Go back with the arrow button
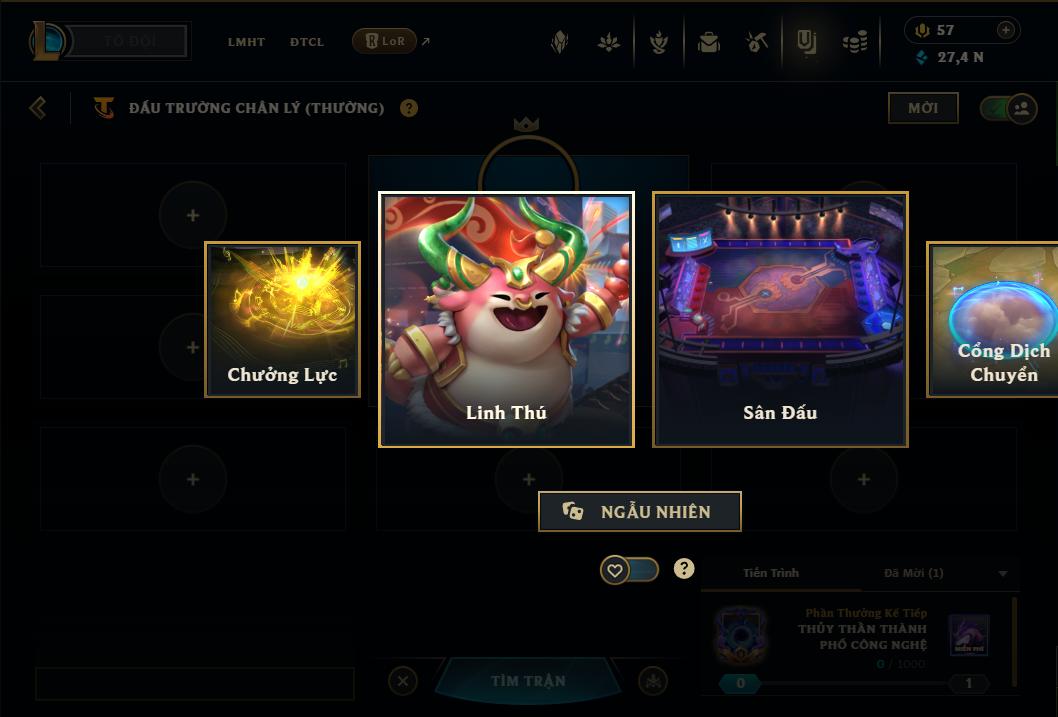This screenshot has width=1058, height=717. pos(38,107)
